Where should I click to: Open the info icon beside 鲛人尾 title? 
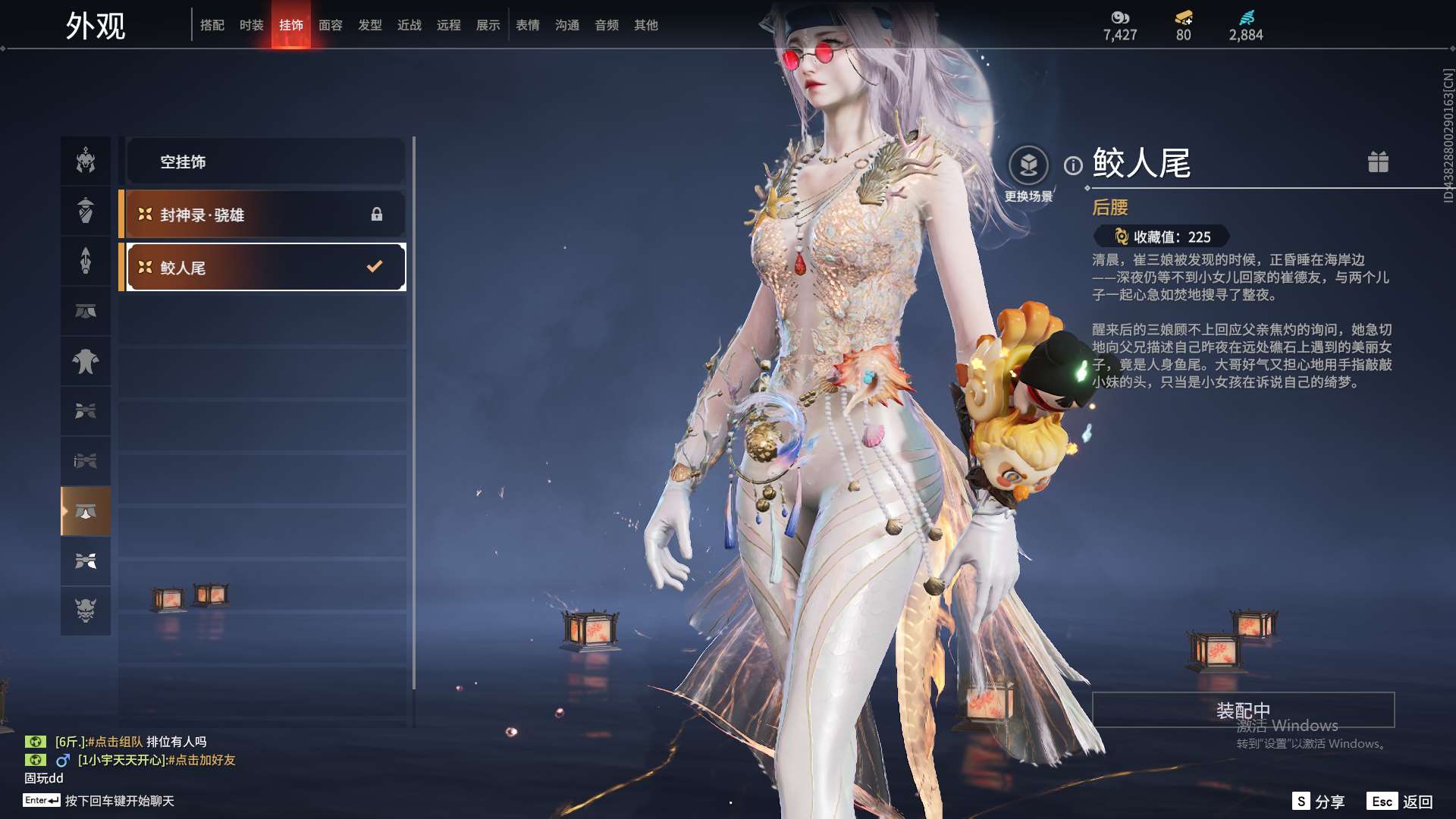[1073, 165]
